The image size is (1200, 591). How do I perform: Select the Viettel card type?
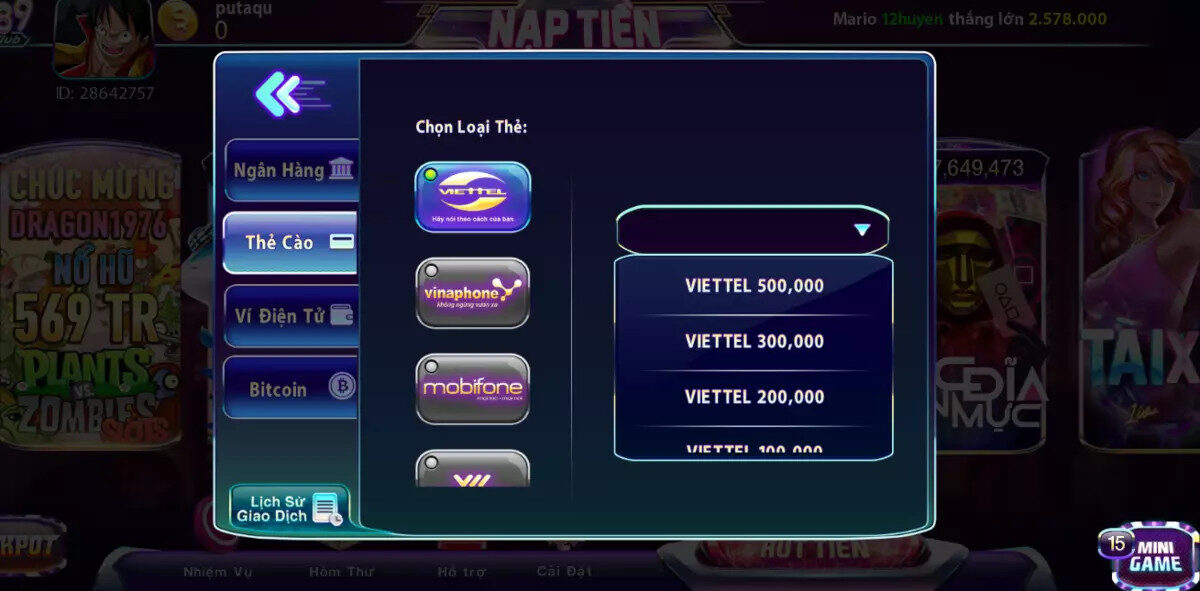pos(472,197)
